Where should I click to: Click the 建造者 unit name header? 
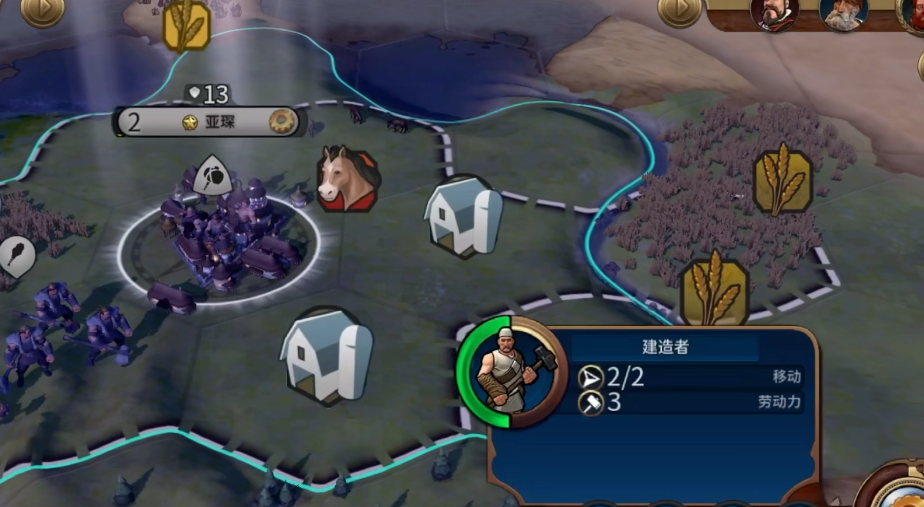[x=665, y=348]
